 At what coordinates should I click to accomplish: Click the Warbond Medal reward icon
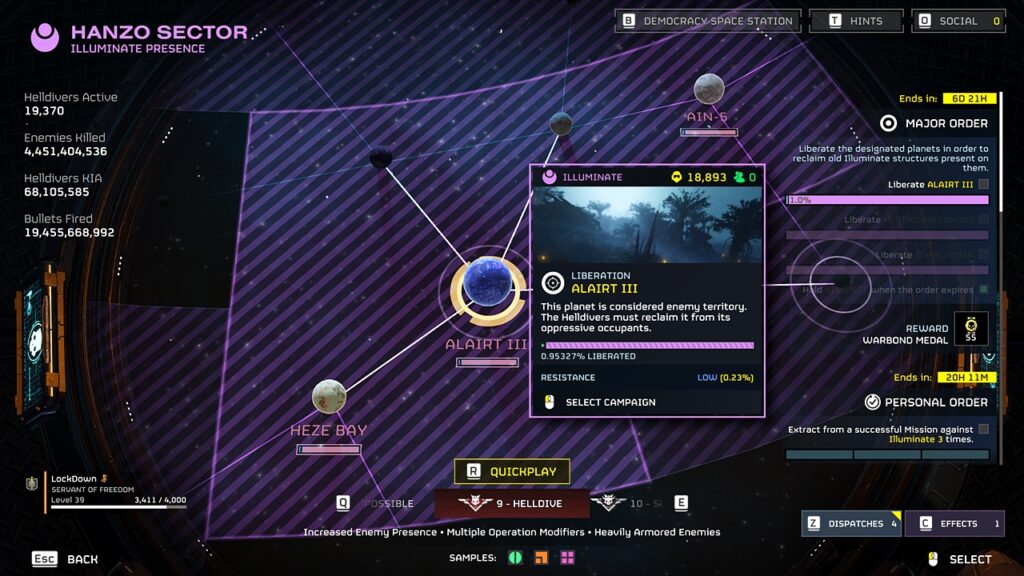pyautogui.click(x=970, y=328)
